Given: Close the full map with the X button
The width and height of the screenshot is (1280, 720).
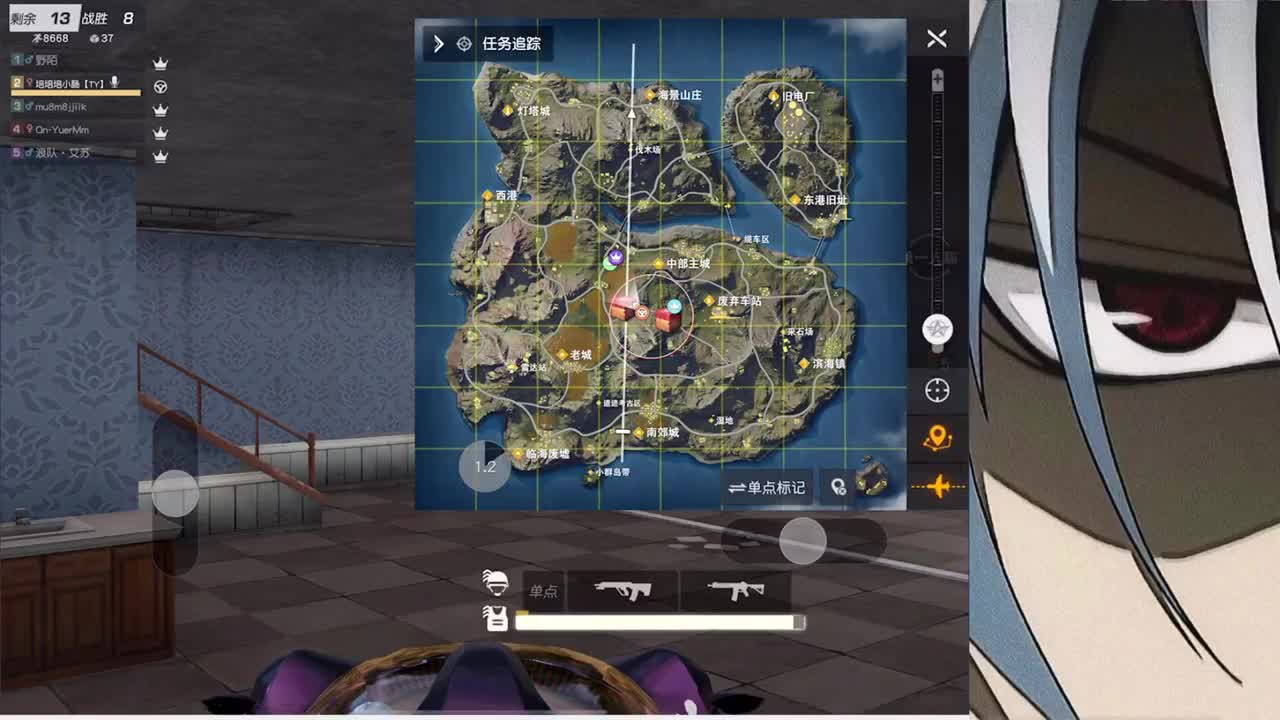Looking at the screenshot, I should click(936, 39).
